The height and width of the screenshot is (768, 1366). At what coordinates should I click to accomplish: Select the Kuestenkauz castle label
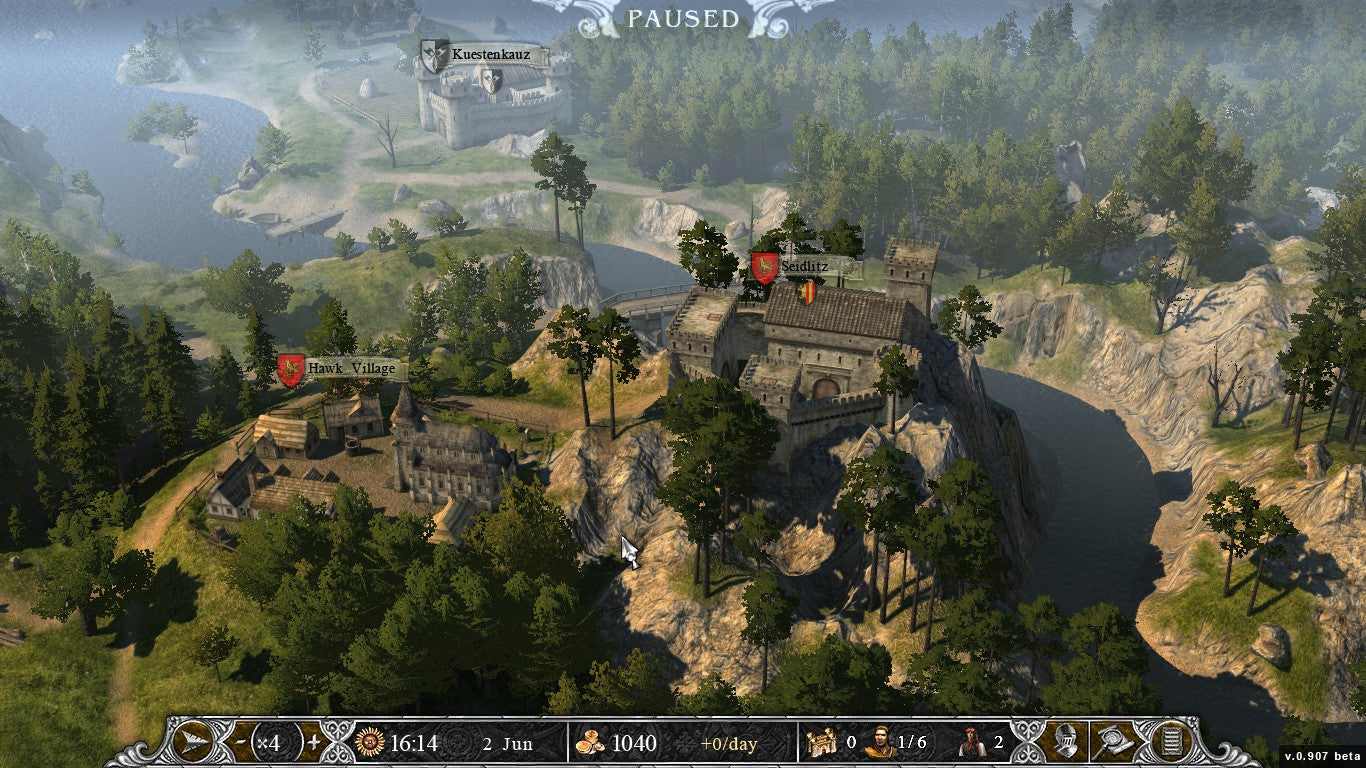pos(484,54)
